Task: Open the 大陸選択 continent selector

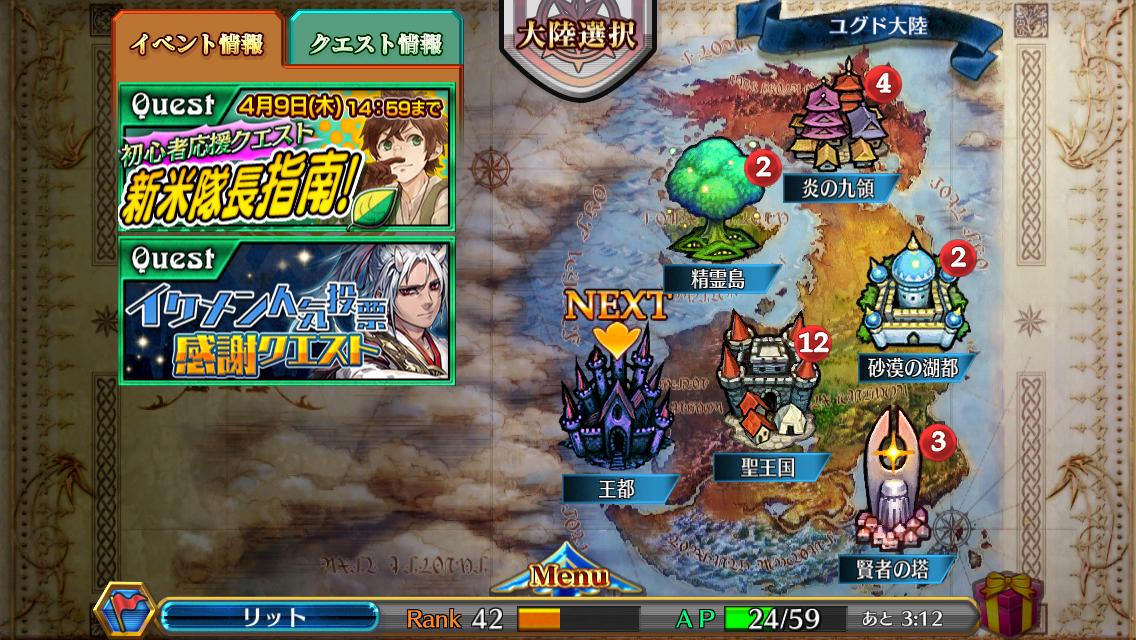Action: [578, 36]
